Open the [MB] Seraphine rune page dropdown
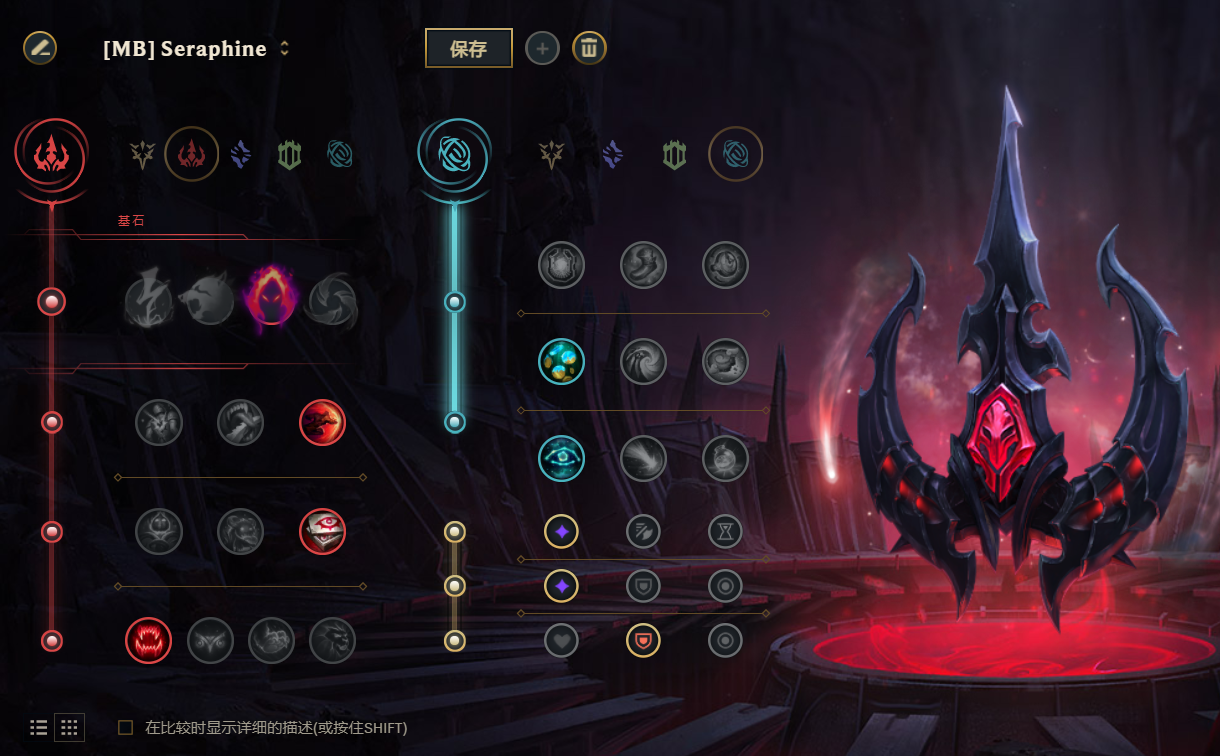 pyautogui.click(x=285, y=48)
